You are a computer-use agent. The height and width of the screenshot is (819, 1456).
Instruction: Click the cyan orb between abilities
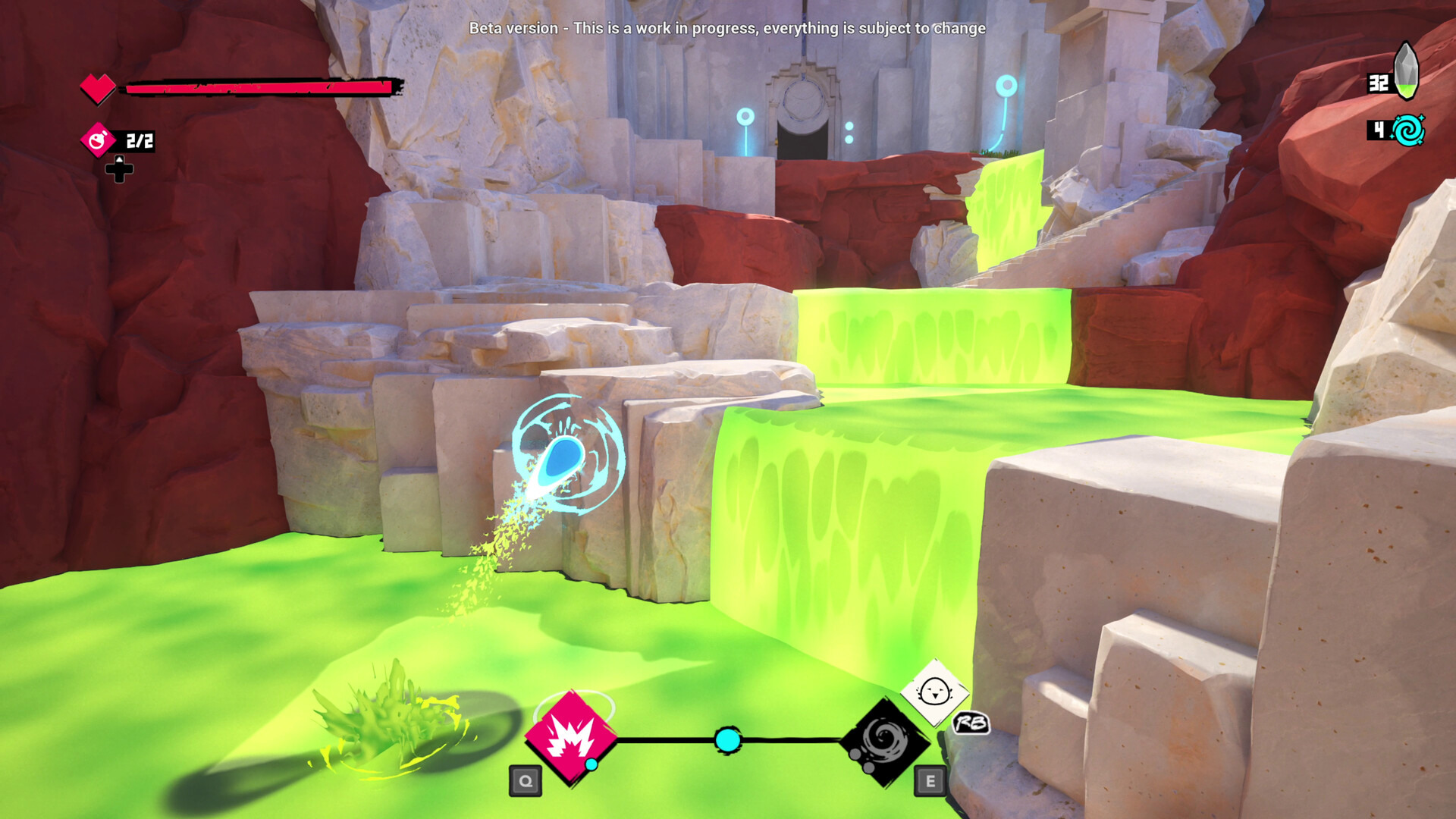coord(728,740)
